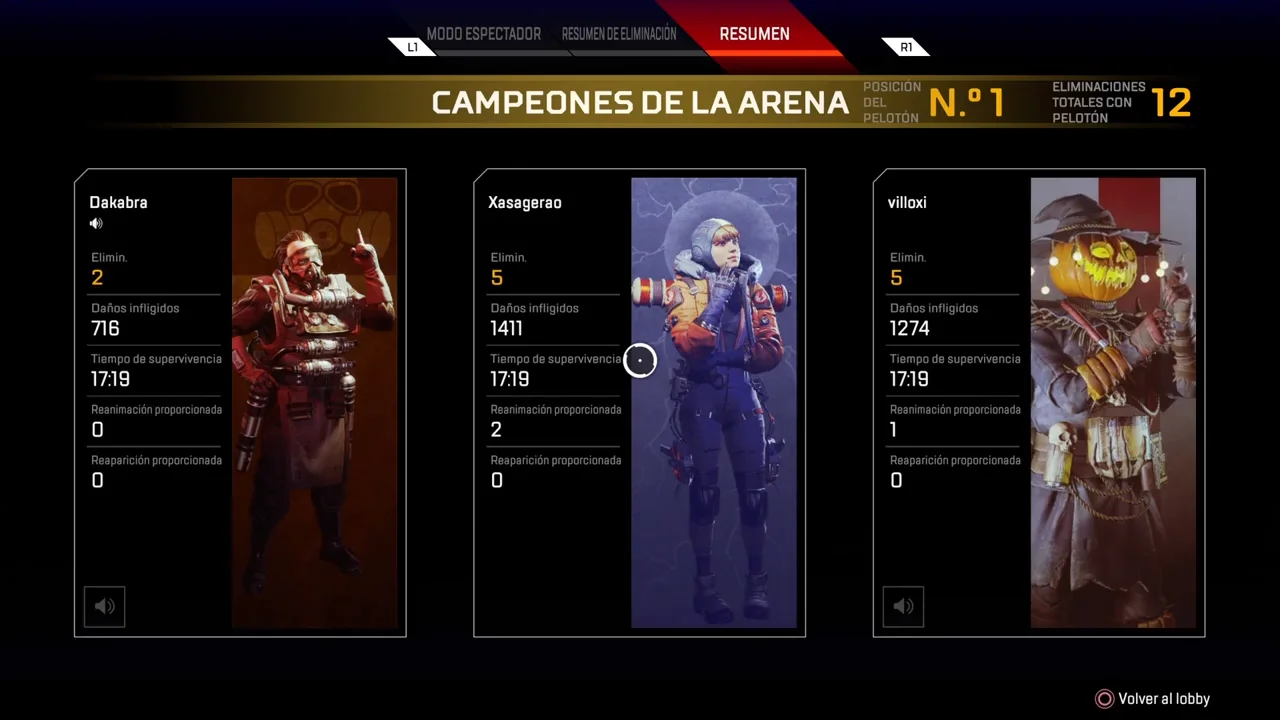Select Dakabra's player name
Viewport: 1280px width, 720px height.
(118, 202)
